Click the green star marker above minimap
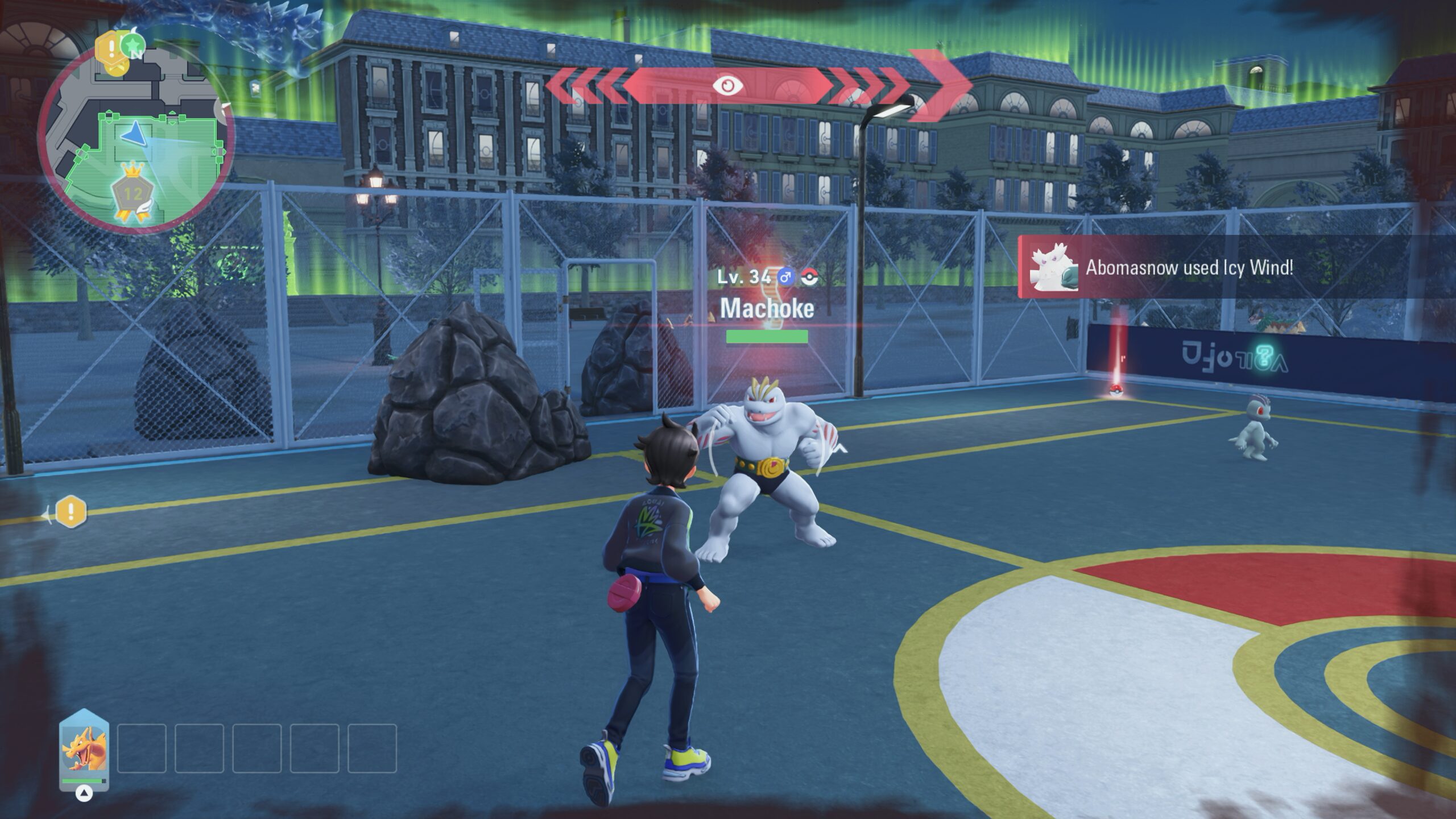 134,43
